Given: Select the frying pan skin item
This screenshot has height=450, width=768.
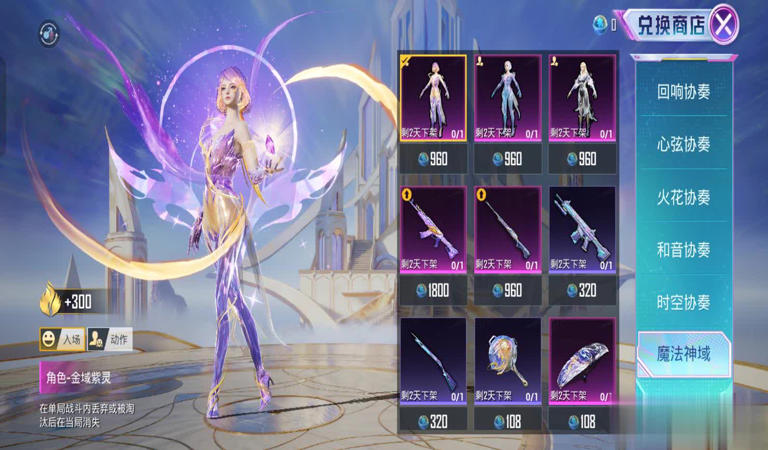Looking at the screenshot, I should (507, 362).
